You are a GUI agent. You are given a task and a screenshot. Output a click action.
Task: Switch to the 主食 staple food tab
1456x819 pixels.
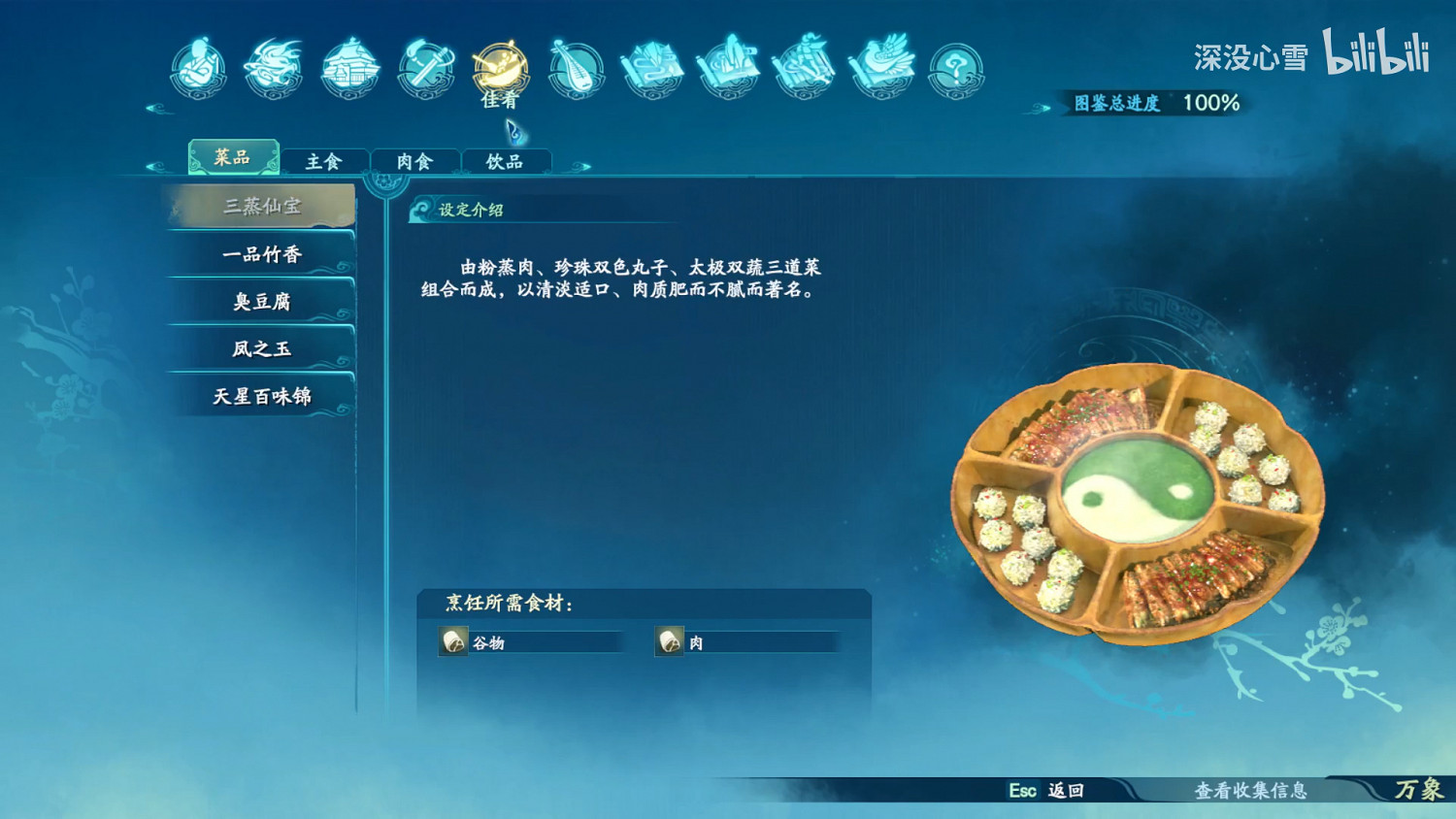(323, 161)
